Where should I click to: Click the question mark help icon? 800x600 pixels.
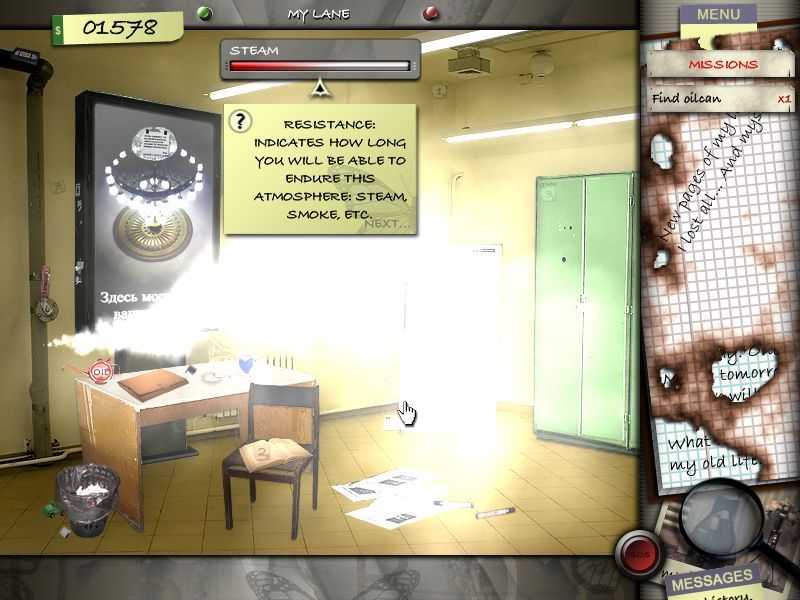[240, 122]
